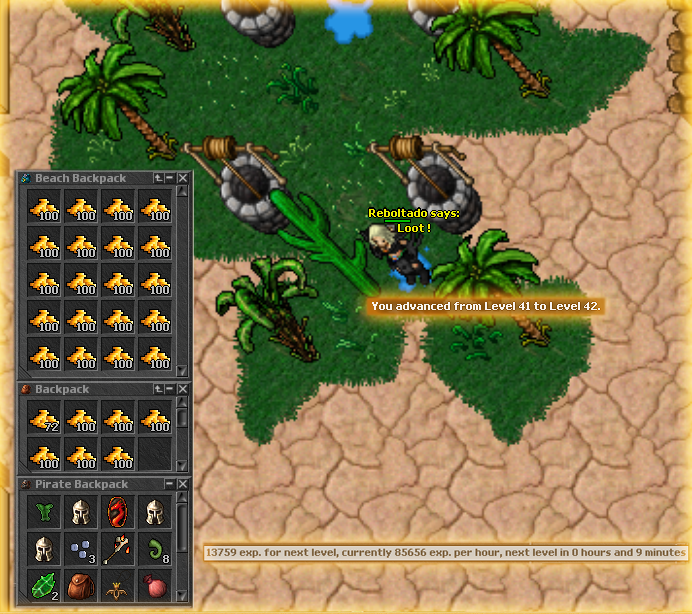
Task: Choose the green tunic armor slot
Action: 46,513
